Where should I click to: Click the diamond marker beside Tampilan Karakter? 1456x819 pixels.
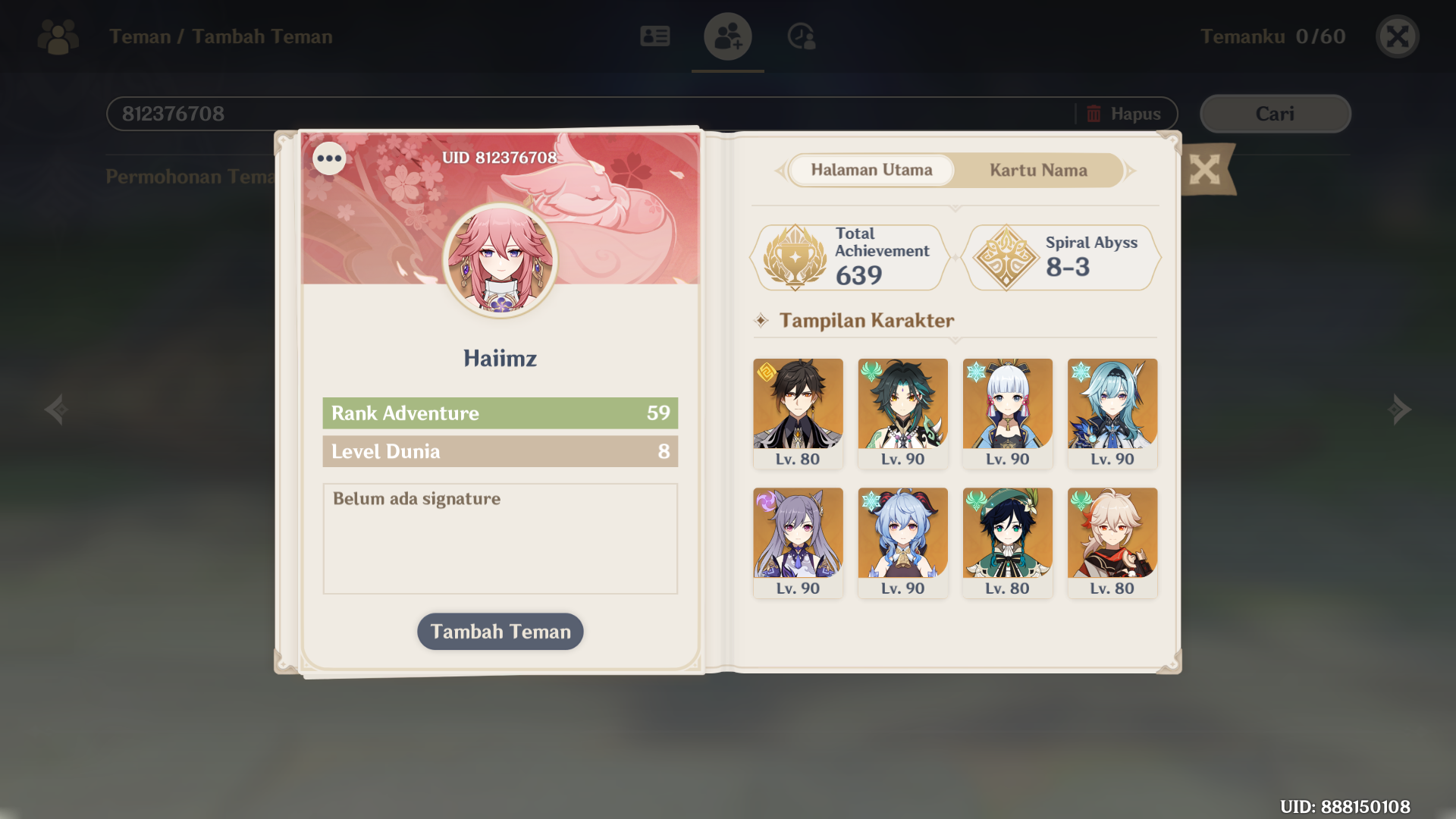click(x=761, y=320)
